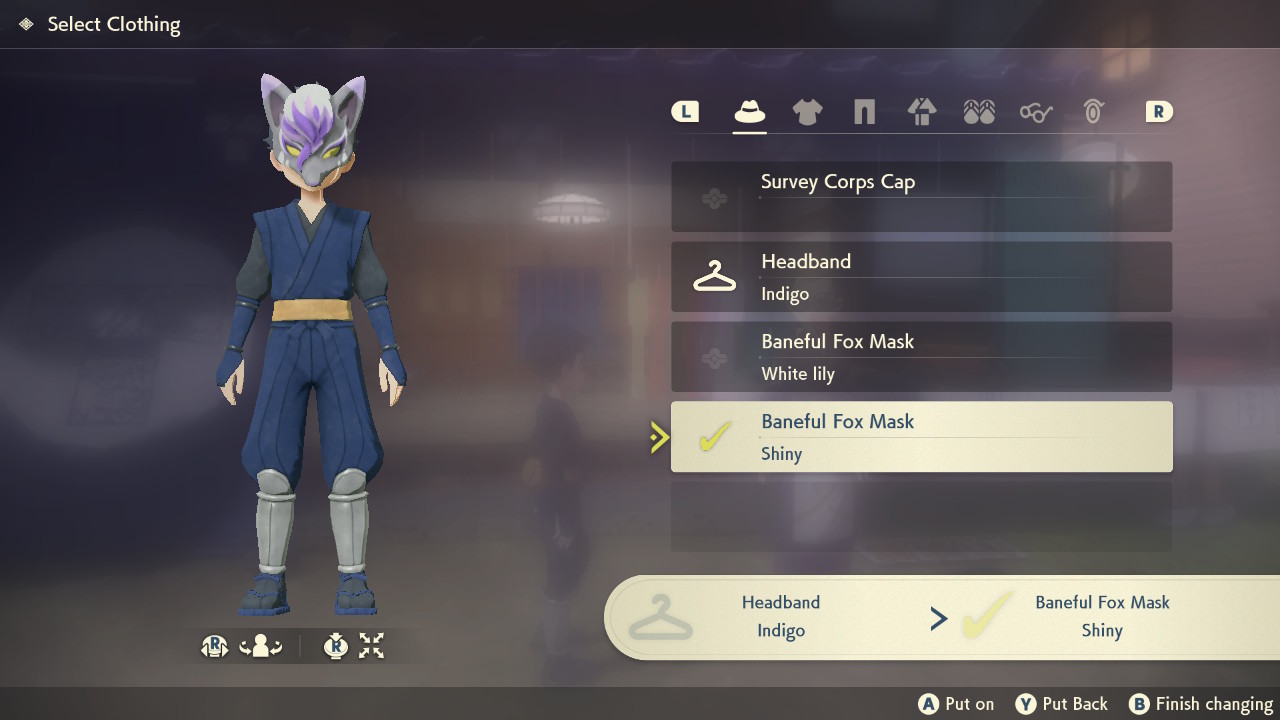
Task: Switch to the last oval accessory tab
Action: point(1093,112)
